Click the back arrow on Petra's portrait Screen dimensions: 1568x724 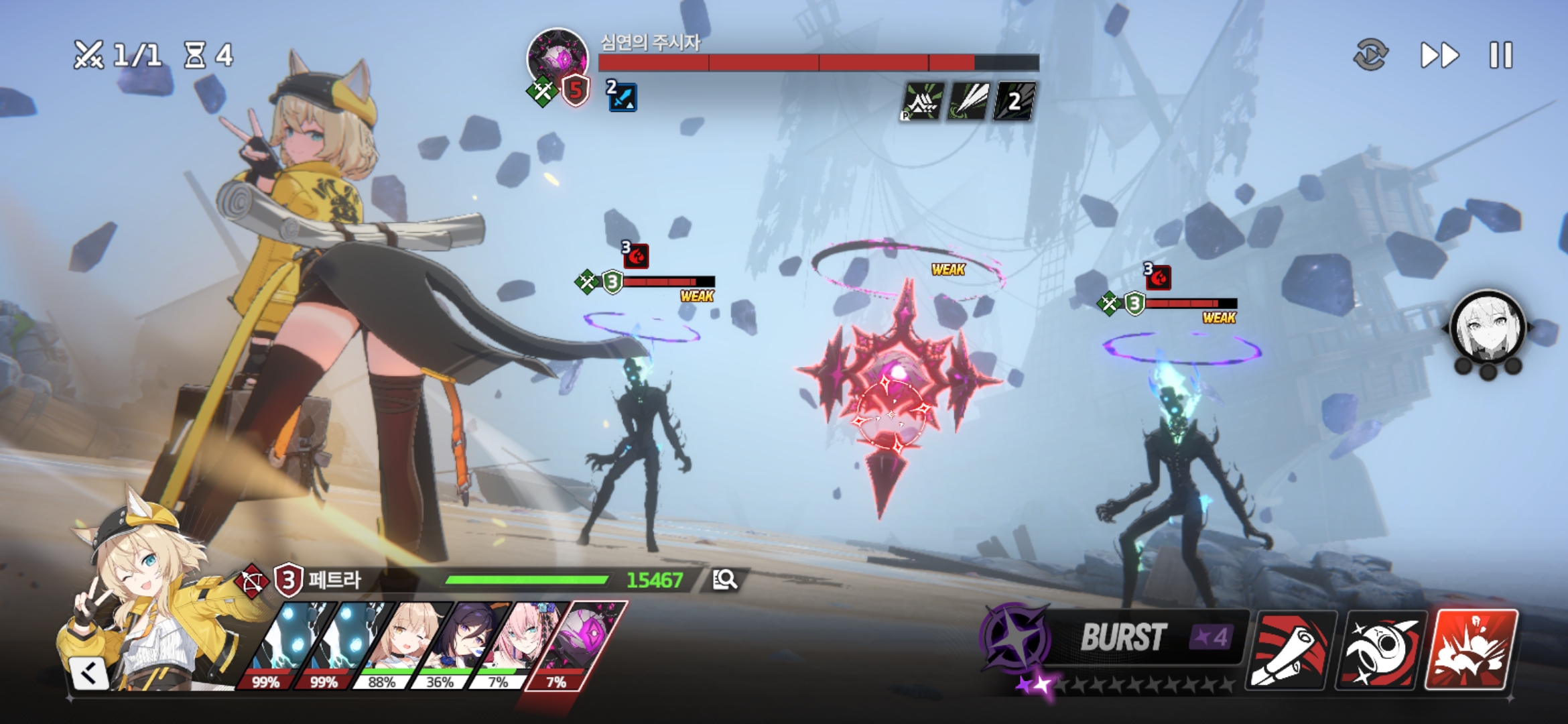pyautogui.click(x=88, y=673)
